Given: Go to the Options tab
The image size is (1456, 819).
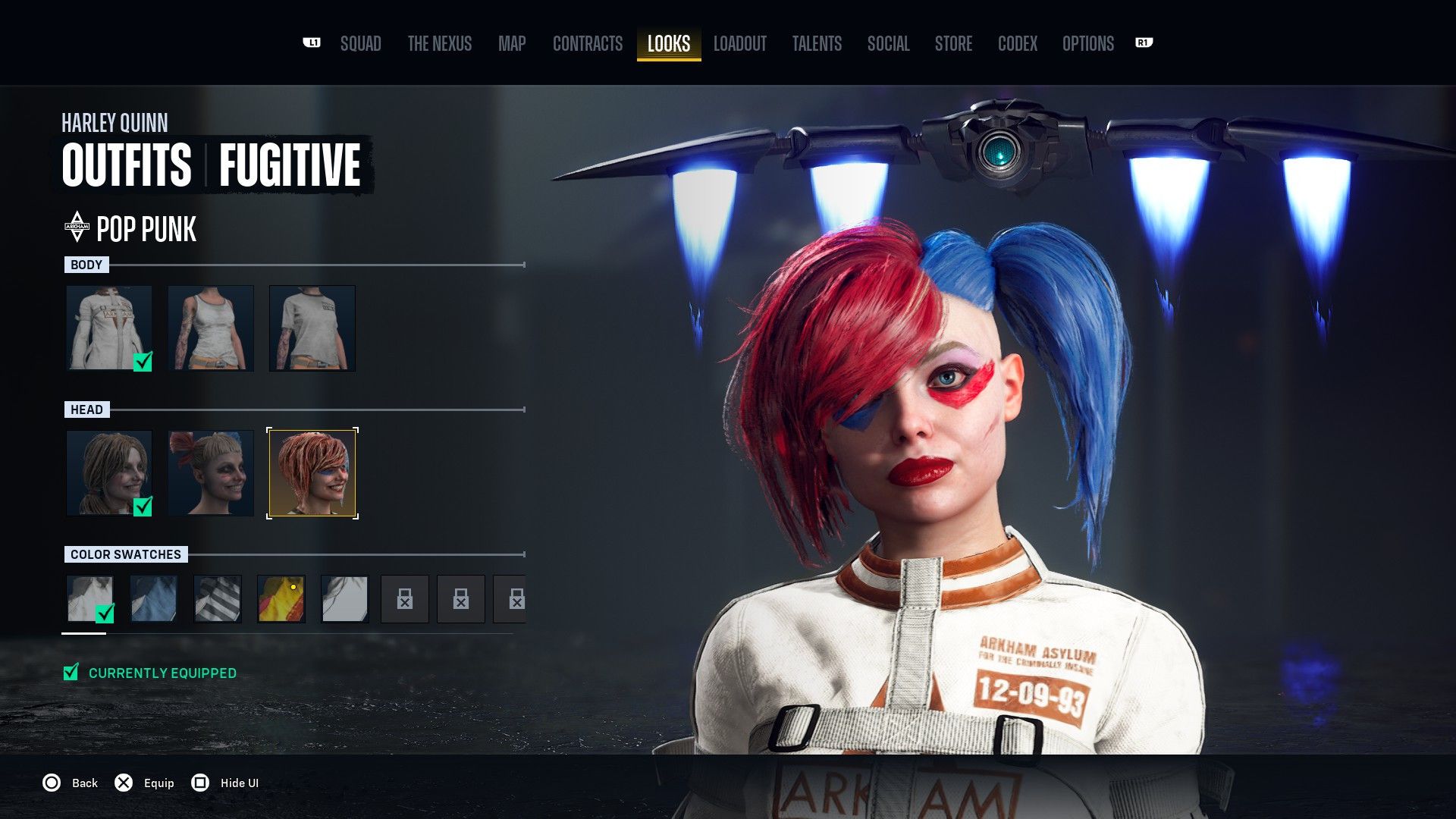Looking at the screenshot, I should [1087, 44].
